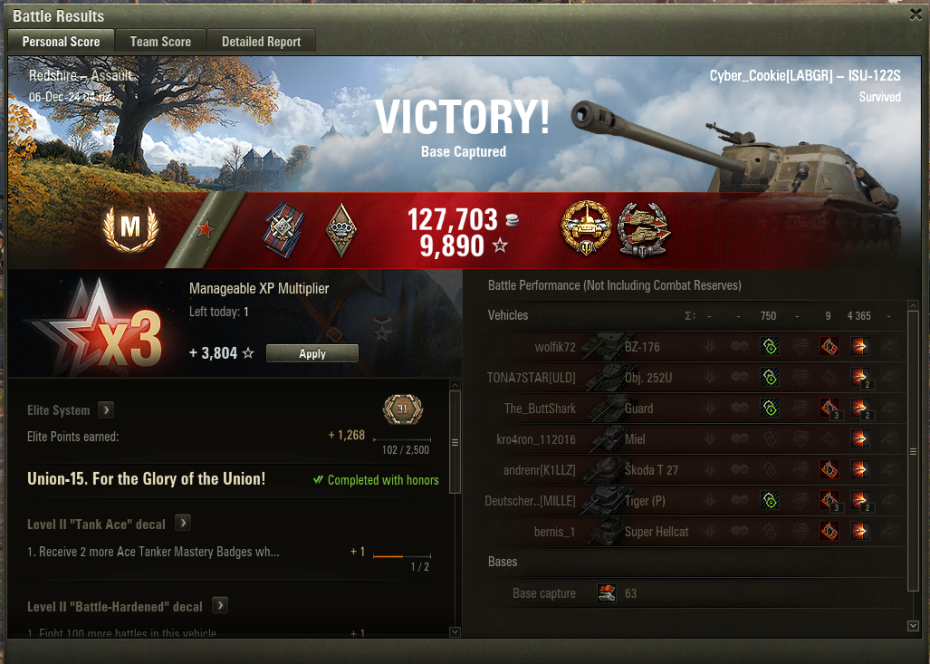The height and width of the screenshot is (664, 930).
Task: Expand the Level II "Battle-Hardened" decal arrow
Action: point(220,606)
